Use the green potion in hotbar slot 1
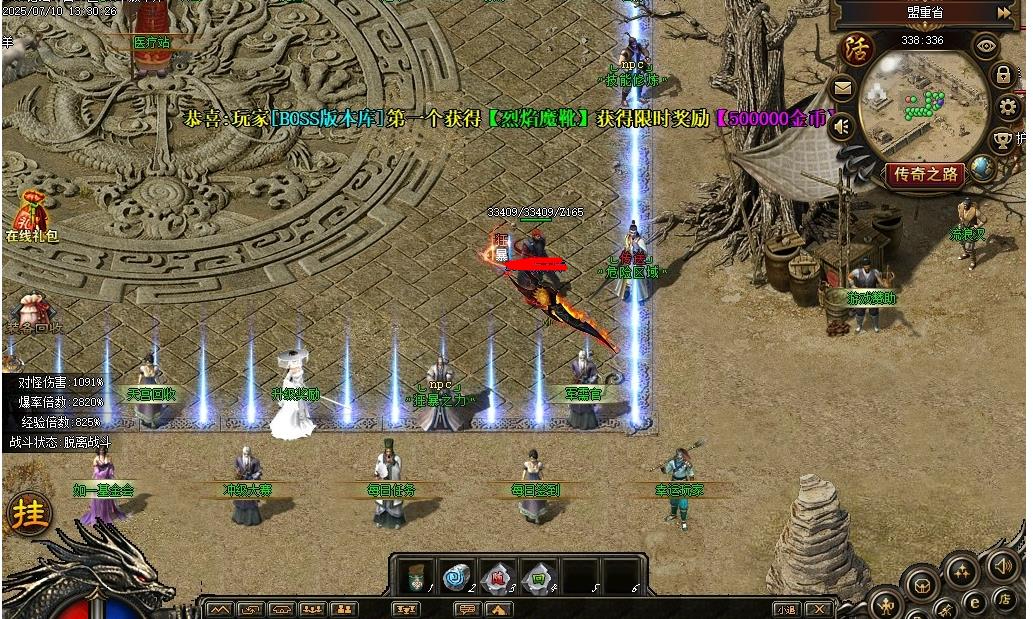 [413, 576]
